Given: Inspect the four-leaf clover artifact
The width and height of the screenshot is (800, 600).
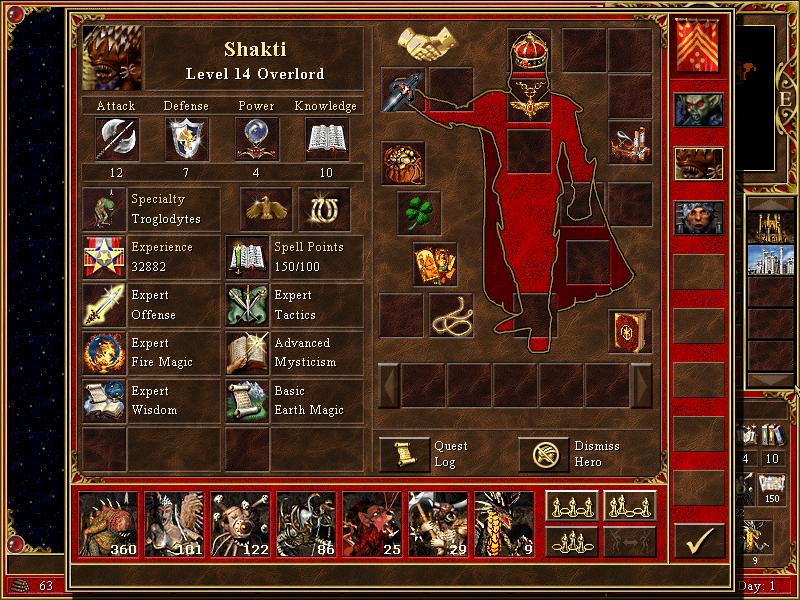Looking at the screenshot, I should coord(419,212).
